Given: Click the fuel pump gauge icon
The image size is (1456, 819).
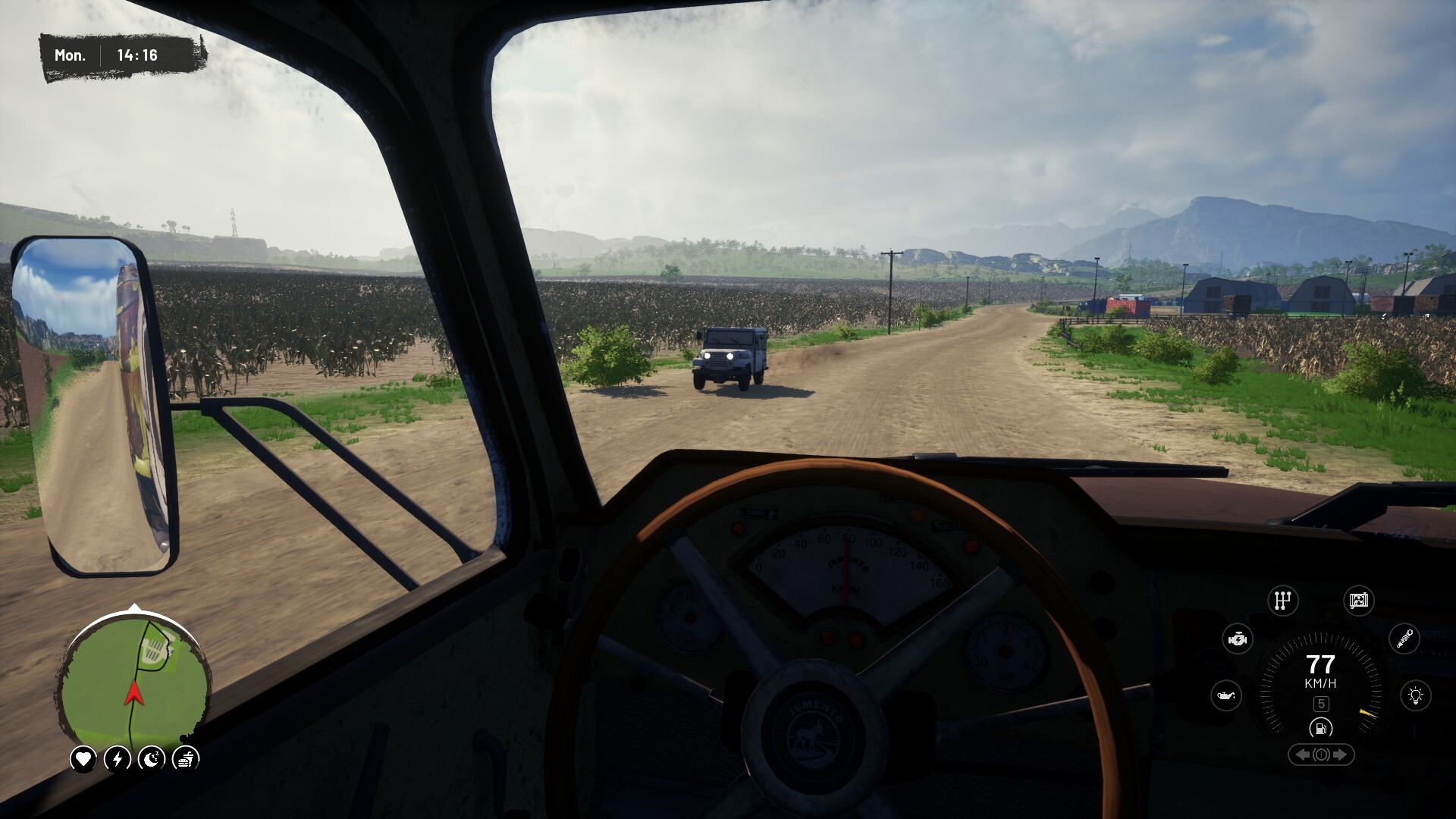Looking at the screenshot, I should [x=1321, y=729].
